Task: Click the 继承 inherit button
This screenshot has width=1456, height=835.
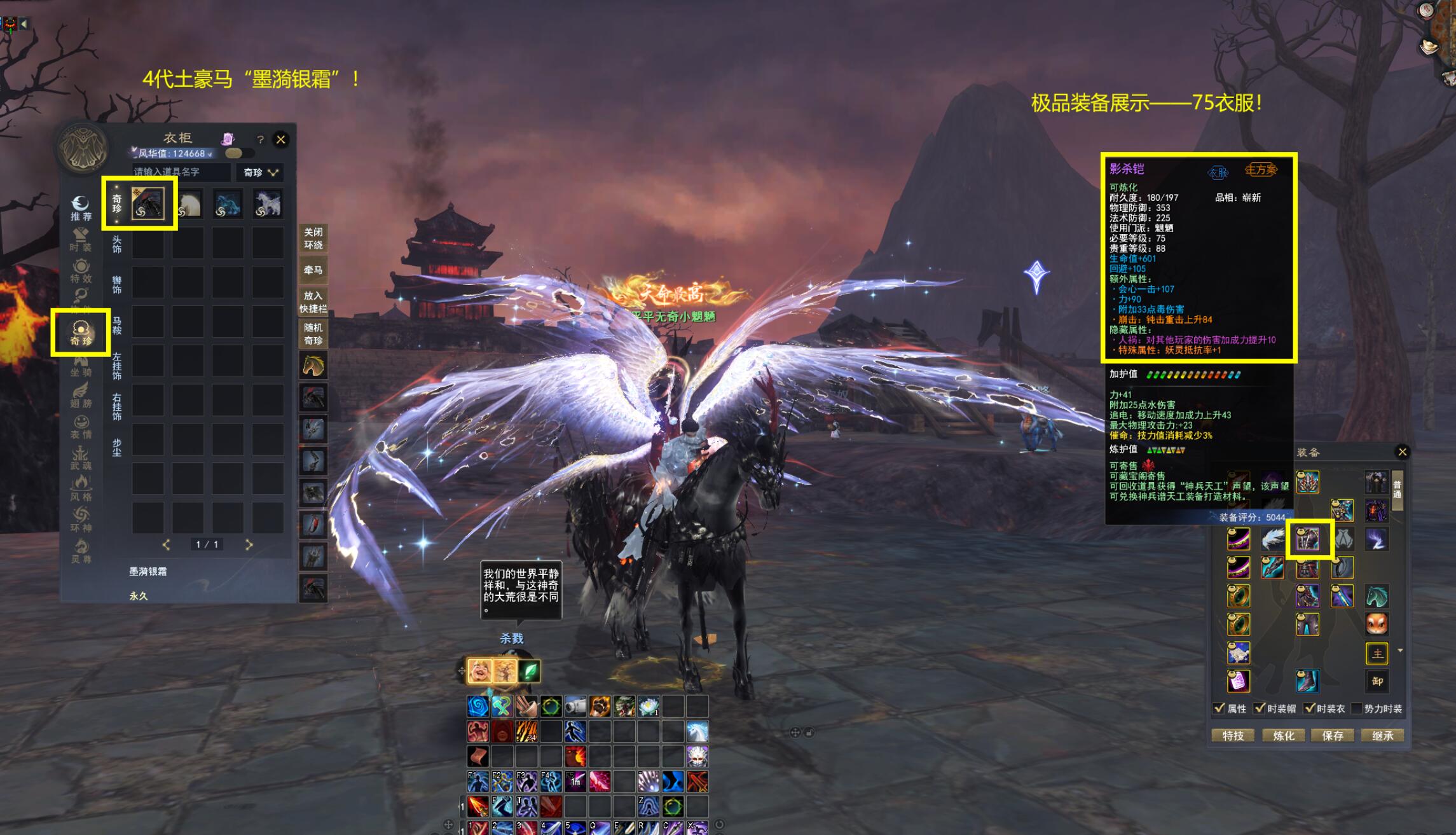Action: (1382, 736)
